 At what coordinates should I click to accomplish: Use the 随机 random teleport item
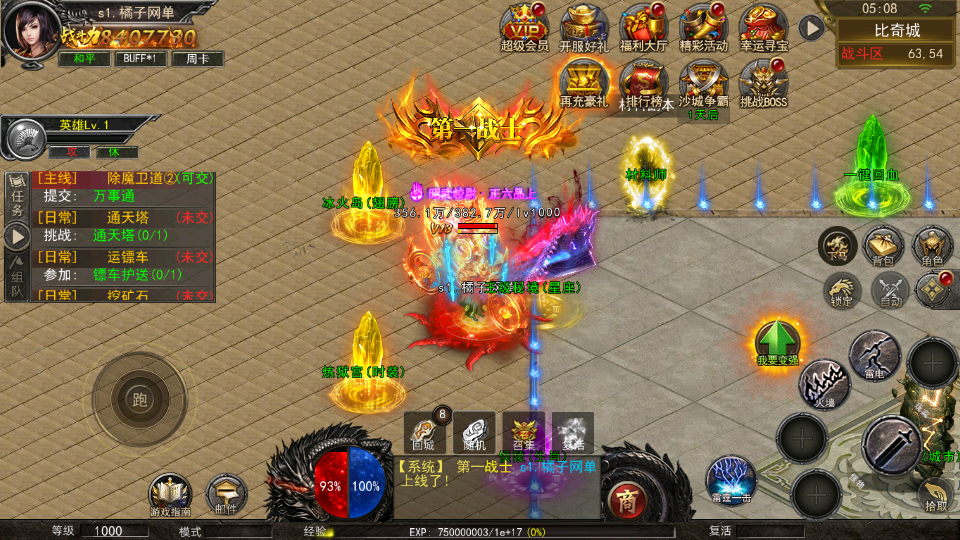(x=475, y=432)
